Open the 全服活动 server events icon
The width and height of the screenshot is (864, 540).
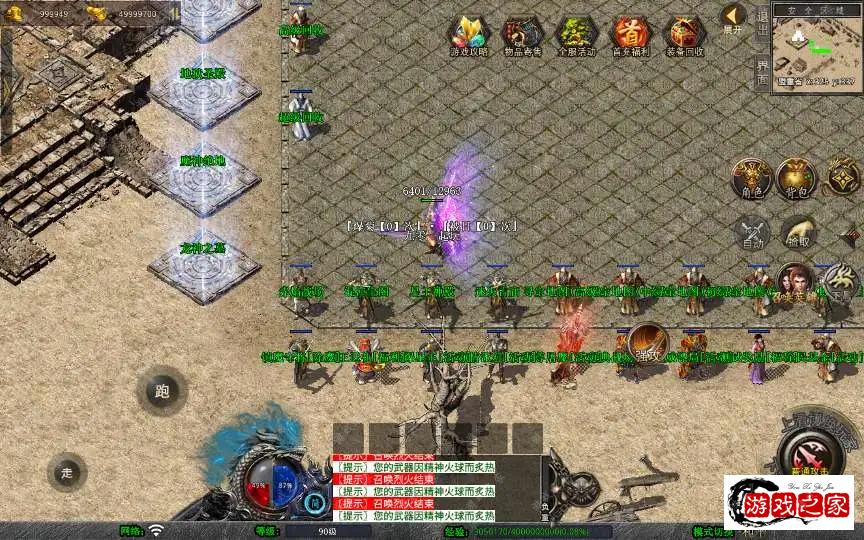click(x=575, y=35)
